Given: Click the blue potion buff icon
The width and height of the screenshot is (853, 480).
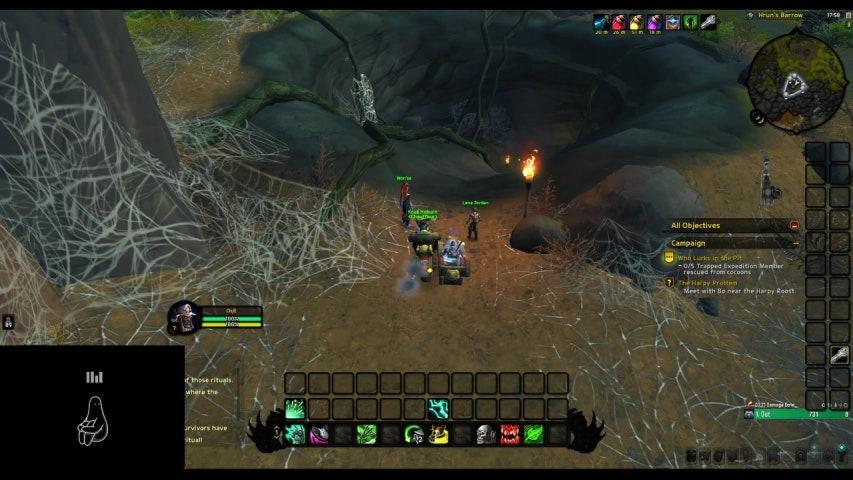Looking at the screenshot, I should 601,21.
